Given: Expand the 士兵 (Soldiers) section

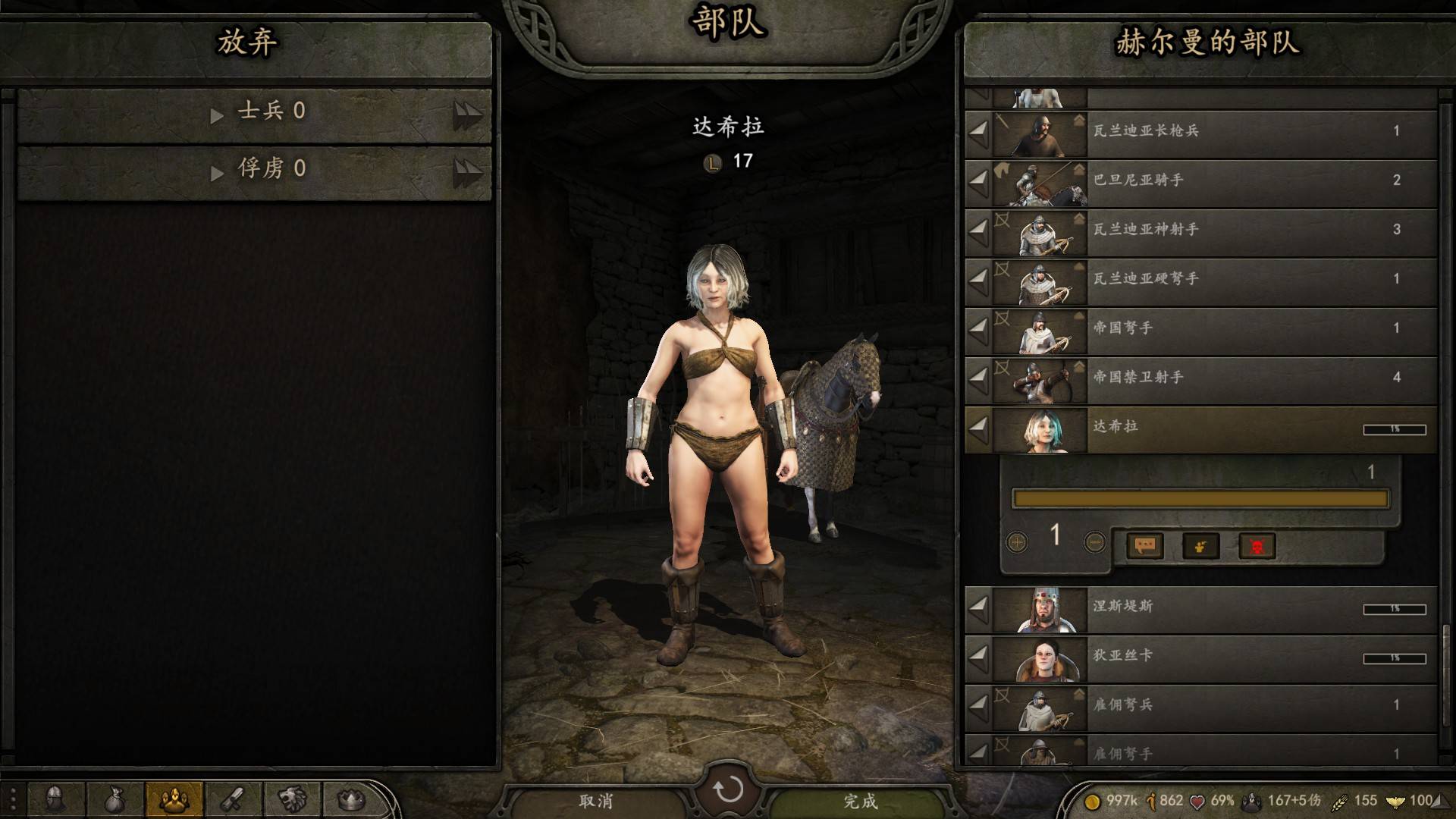Looking at the screenshot, I should tap(258, 112).
